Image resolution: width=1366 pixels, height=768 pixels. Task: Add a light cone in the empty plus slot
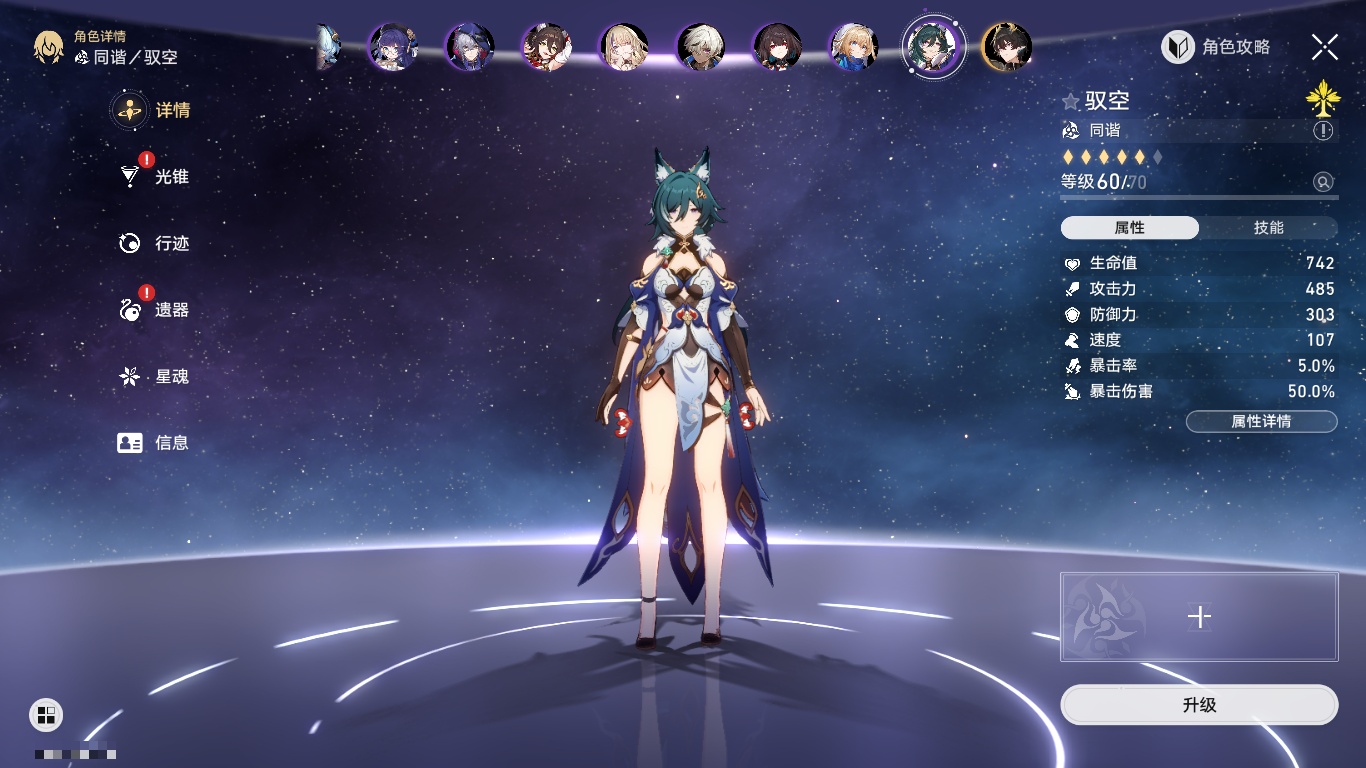point(1199,617)
